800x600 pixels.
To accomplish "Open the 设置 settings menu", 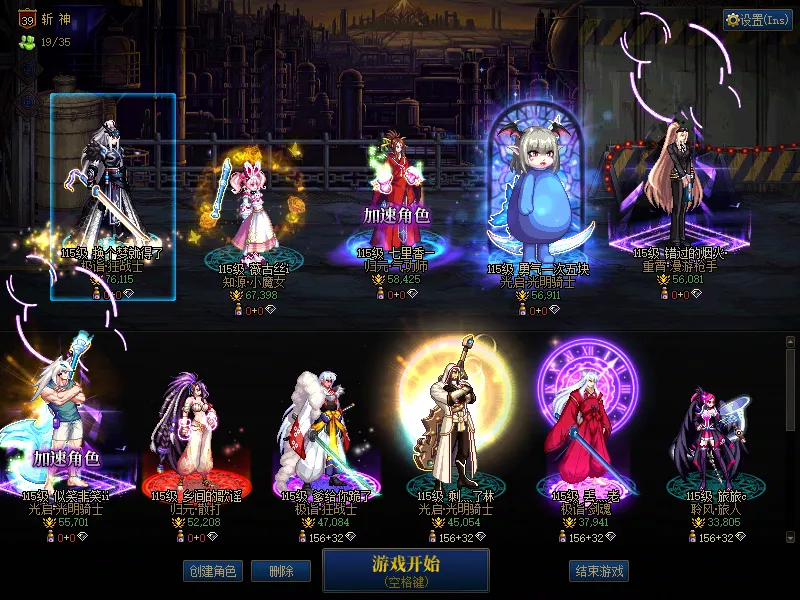I will [758, 20].
